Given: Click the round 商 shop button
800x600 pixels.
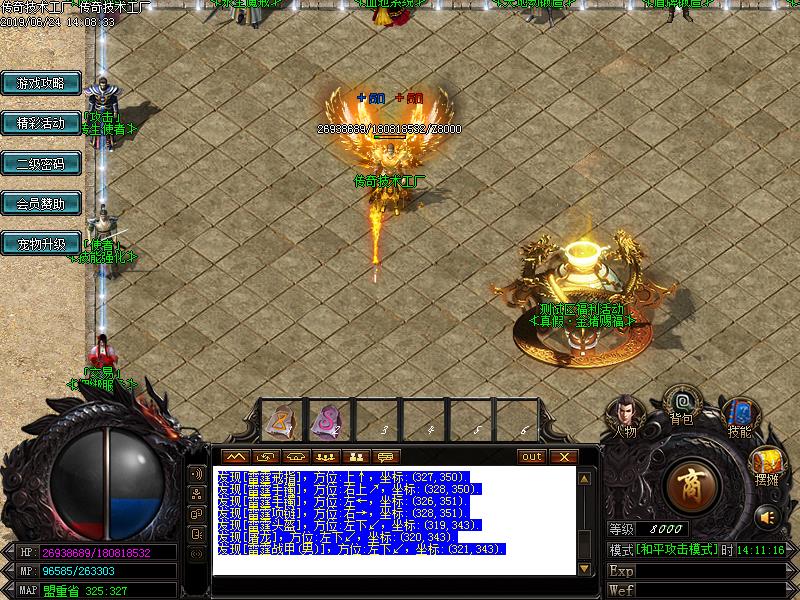Looking at the screenshot, I should (690, 485).
